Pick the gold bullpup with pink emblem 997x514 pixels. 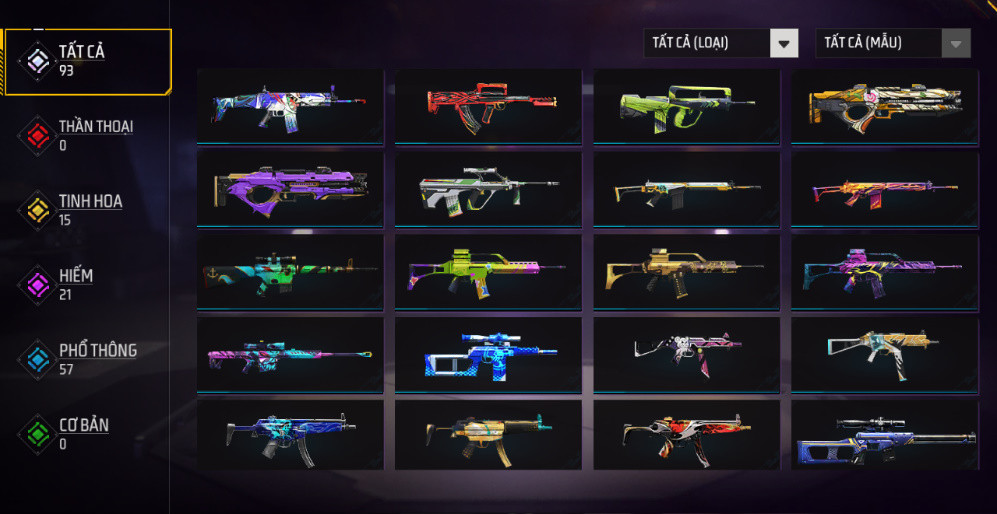(884, 104)
